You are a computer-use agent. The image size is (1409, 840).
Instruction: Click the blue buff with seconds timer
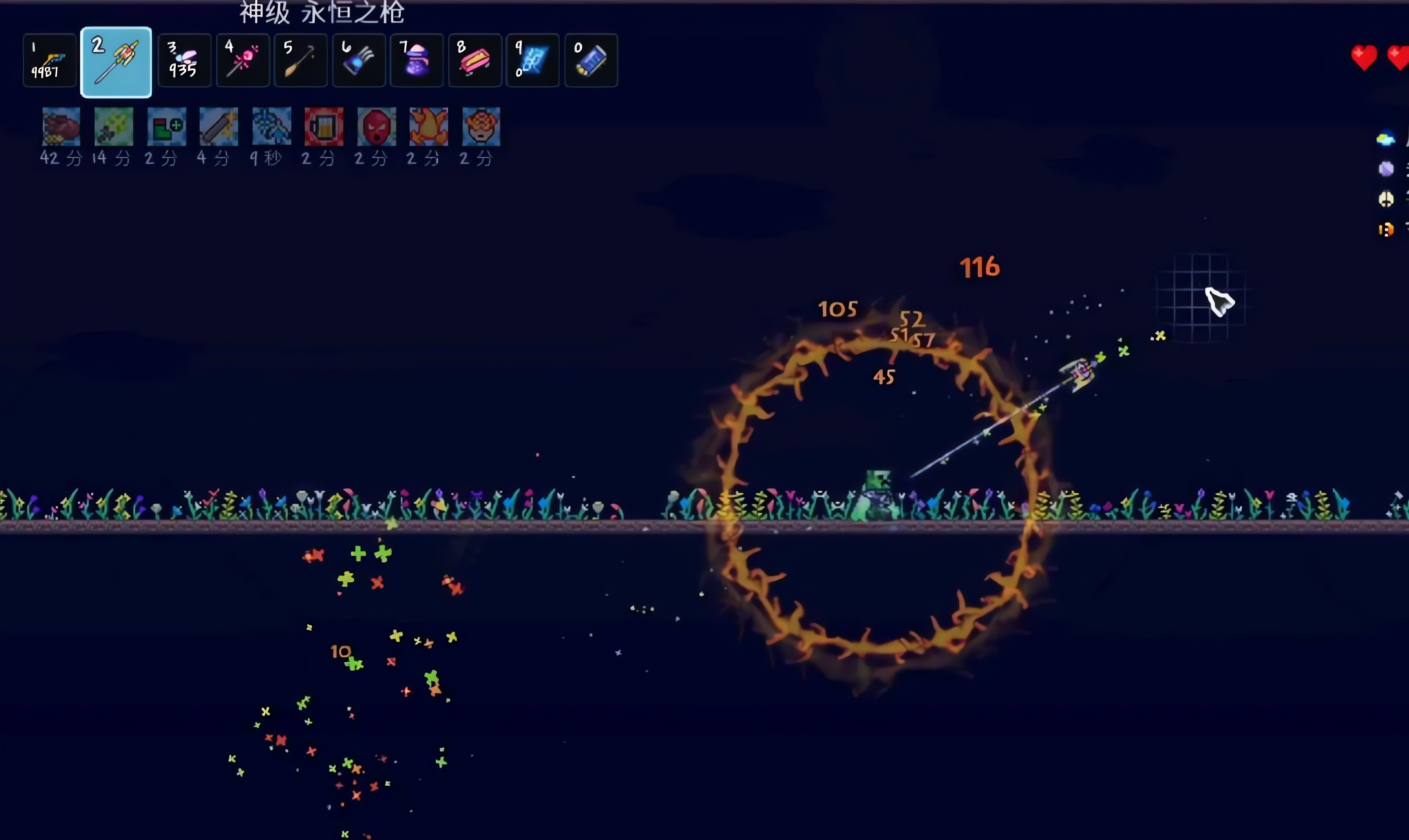[271, 127]
